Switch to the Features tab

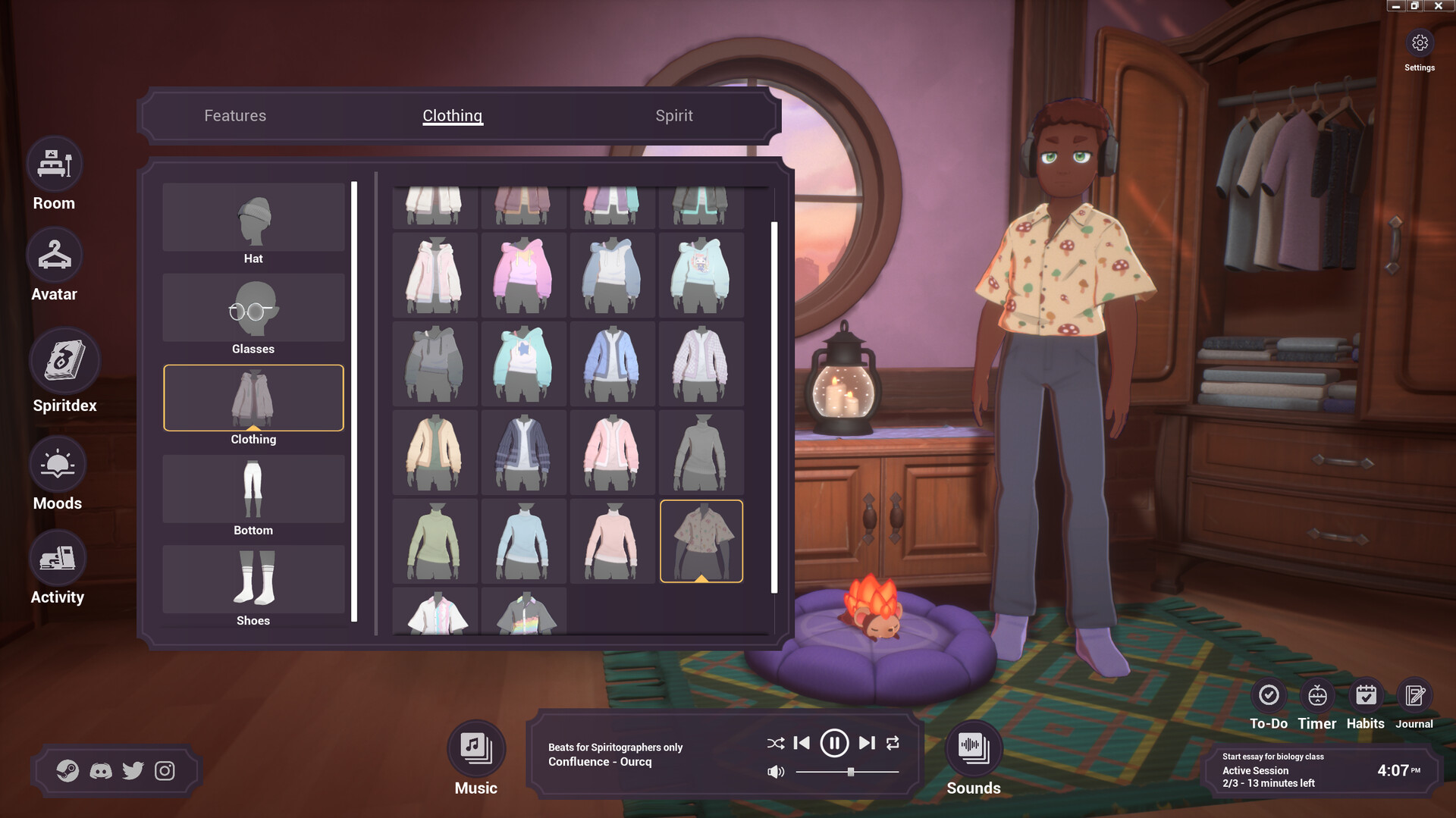pyautogui.click(x=234, y=115)
